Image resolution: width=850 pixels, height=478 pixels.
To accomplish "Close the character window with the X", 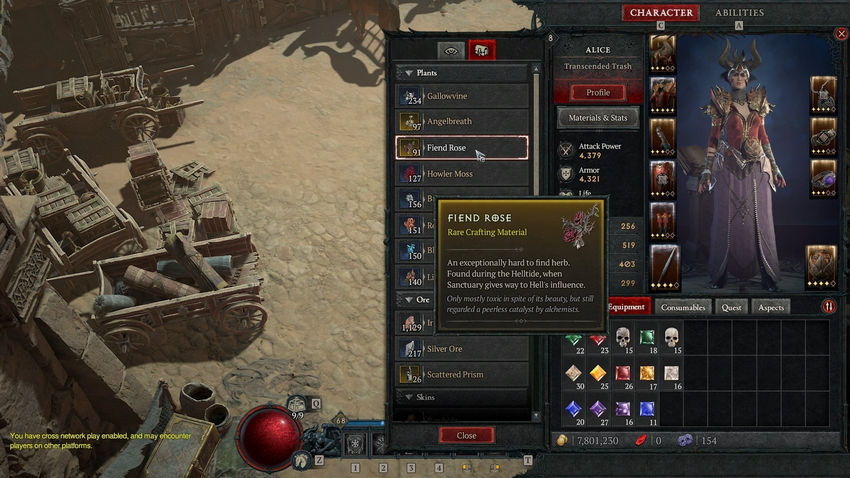I will click(x=841, y=34).
